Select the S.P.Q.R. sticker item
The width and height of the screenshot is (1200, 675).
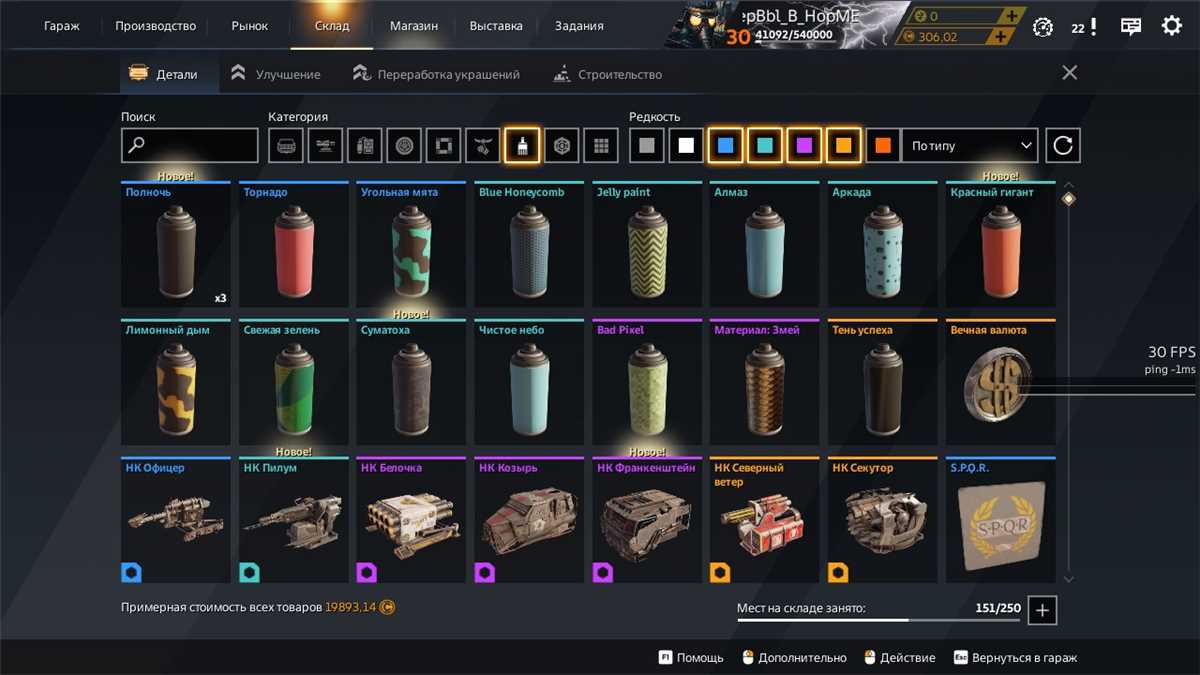tap(1001, 521)
